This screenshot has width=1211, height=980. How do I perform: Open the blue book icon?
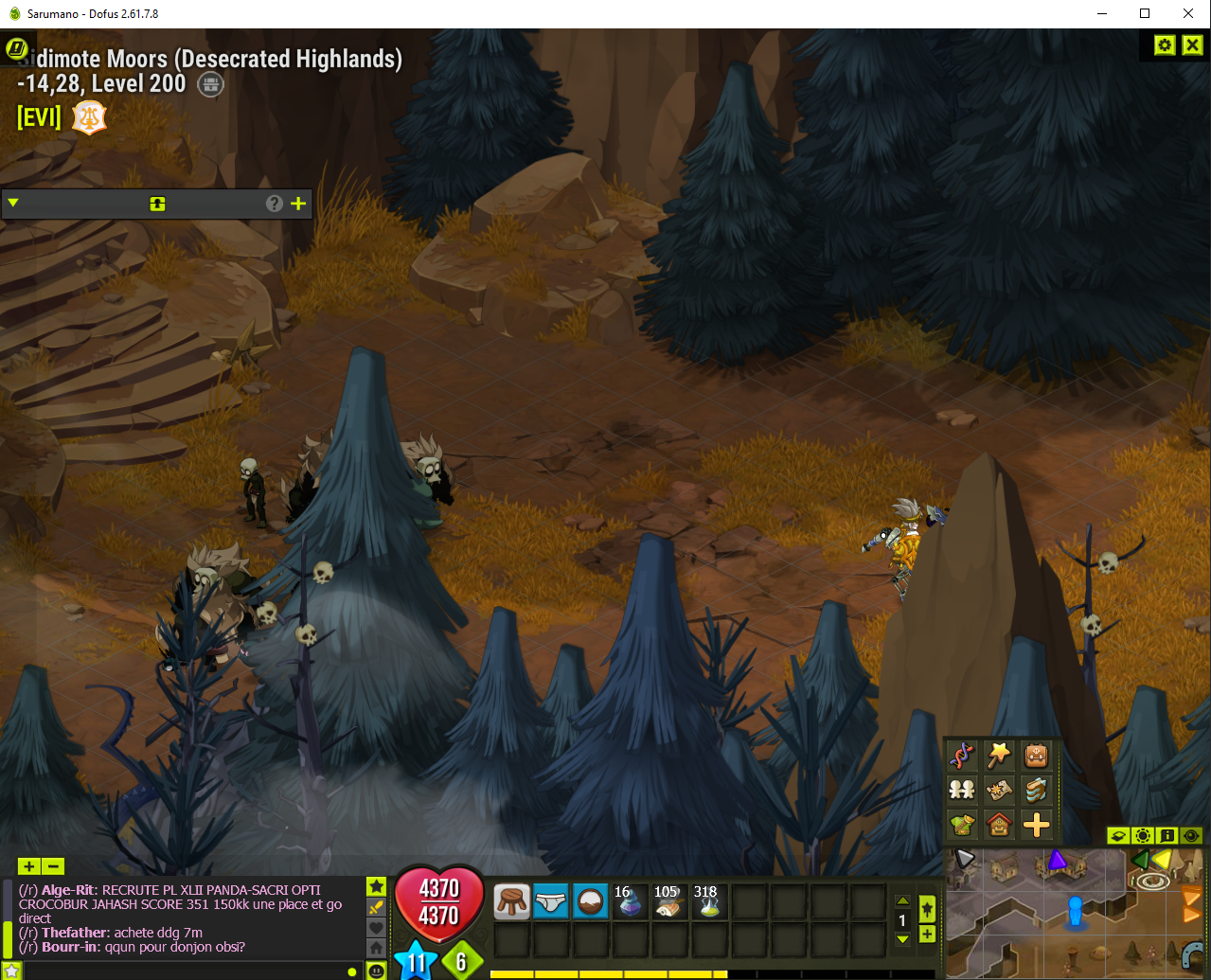click(1036, 790)
